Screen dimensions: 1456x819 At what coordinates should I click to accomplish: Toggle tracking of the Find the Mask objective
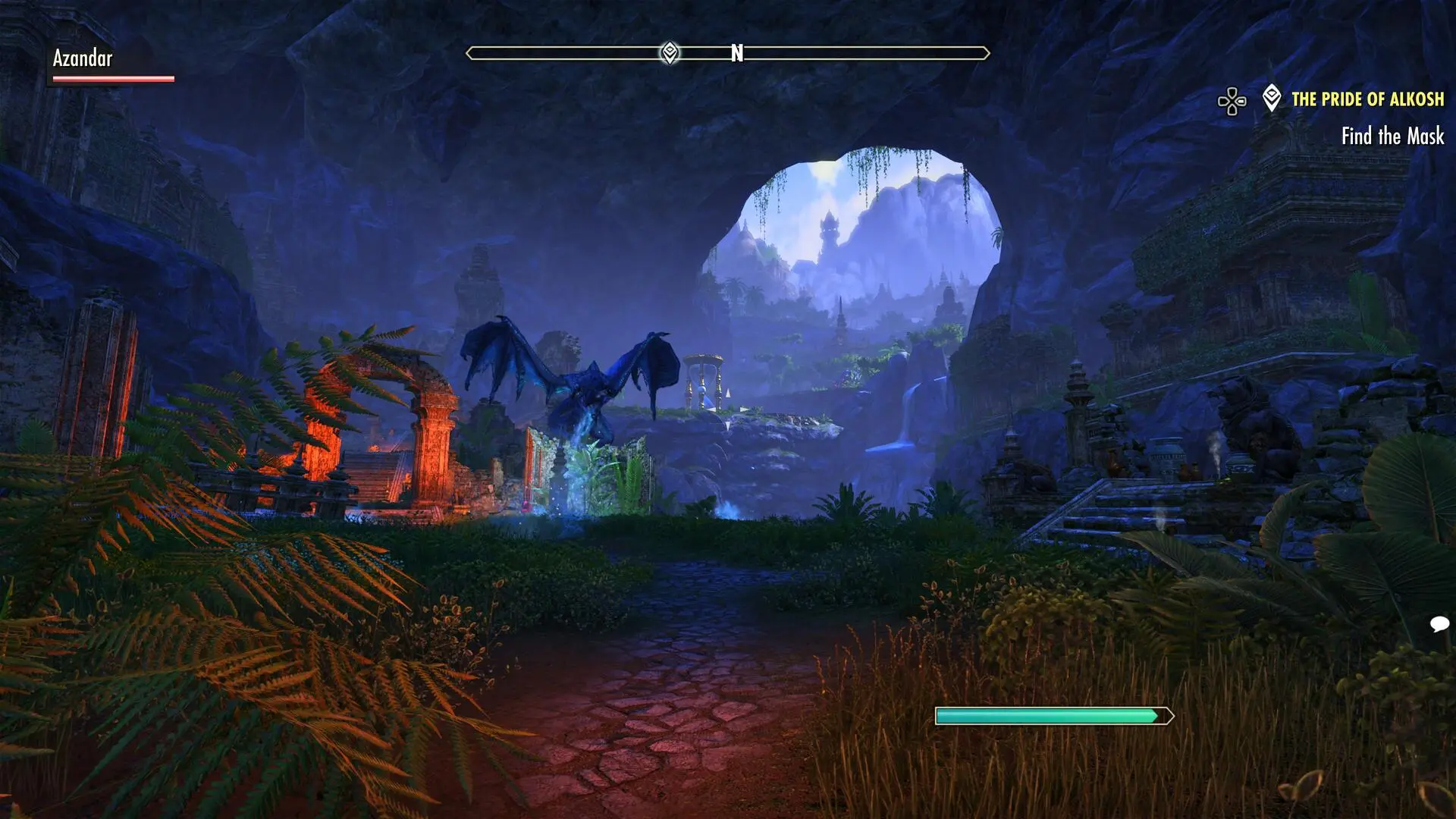click(1392, 138)
